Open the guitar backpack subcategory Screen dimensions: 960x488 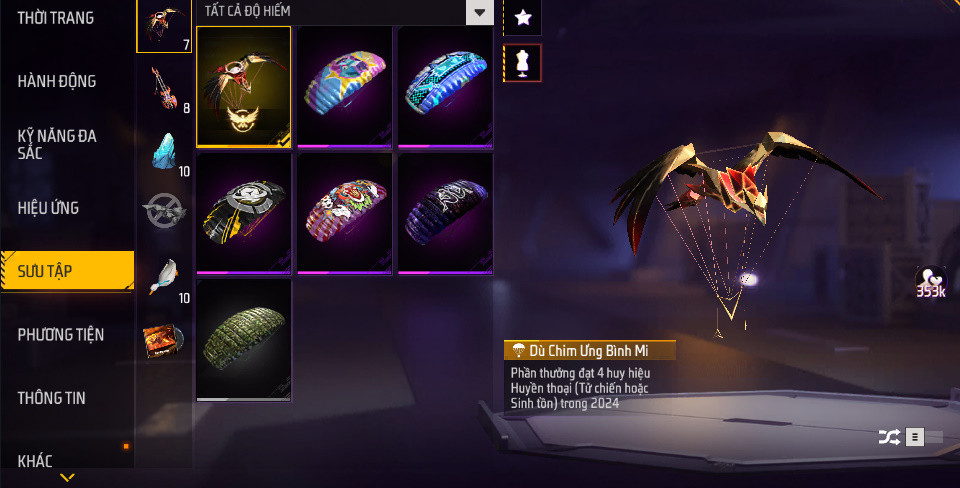pyautogui.click(x=164, y=88)
